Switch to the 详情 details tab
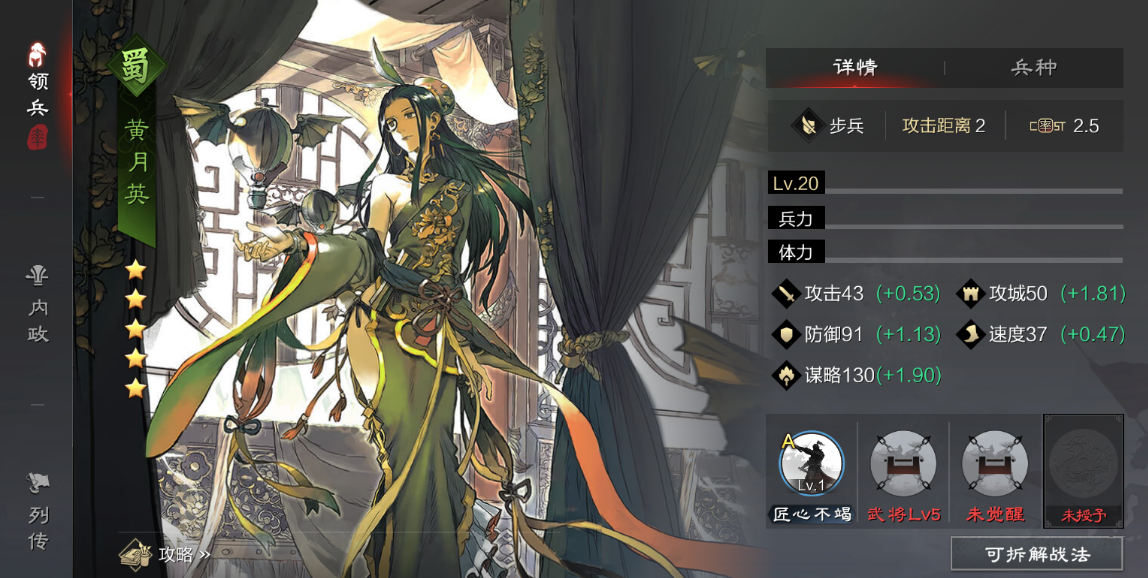This screenshot has height=578, width=1148. tap(855, 68)
